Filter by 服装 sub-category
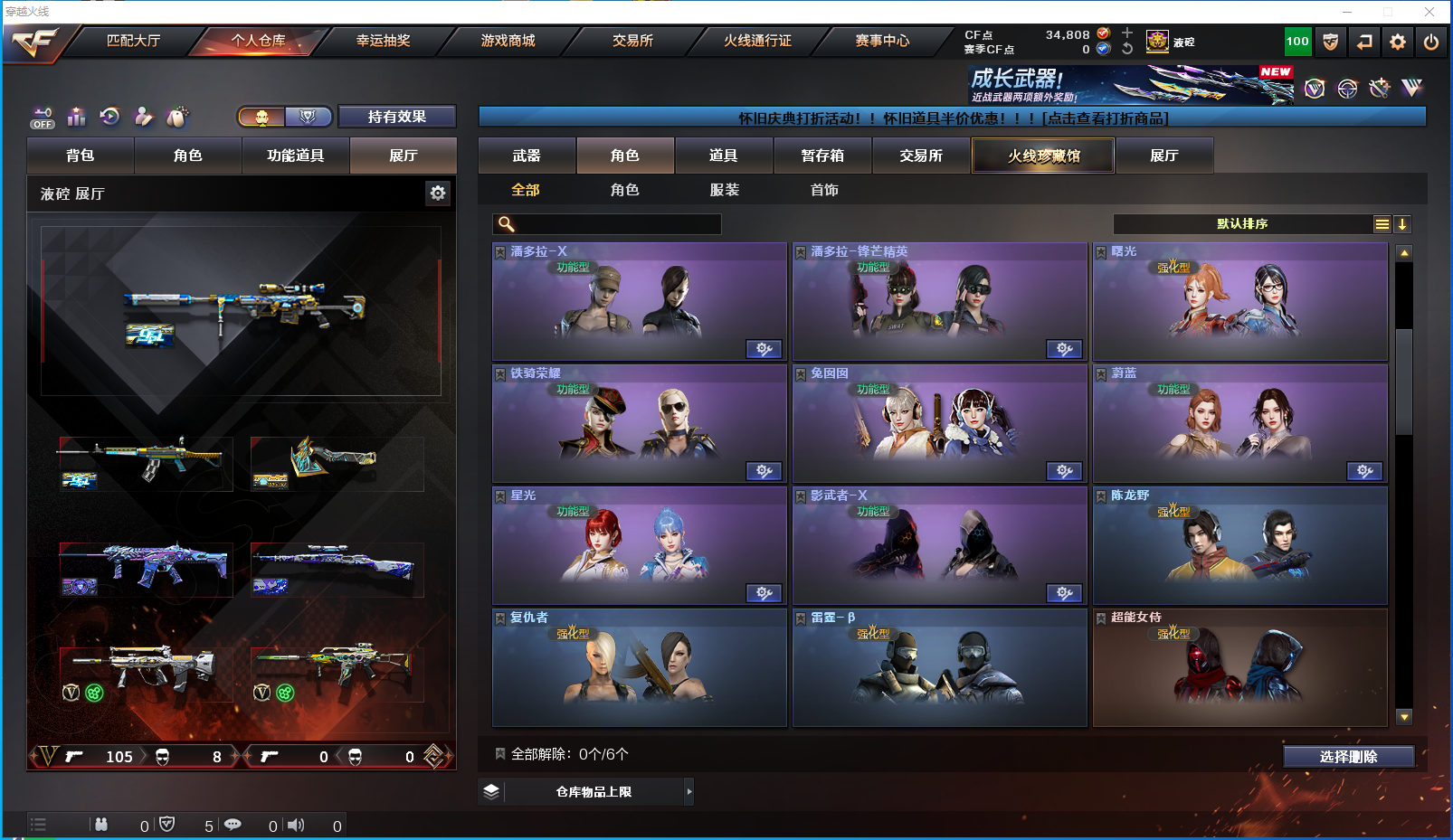This screenshot has height=840, width=1453. (x=724, y=190)
